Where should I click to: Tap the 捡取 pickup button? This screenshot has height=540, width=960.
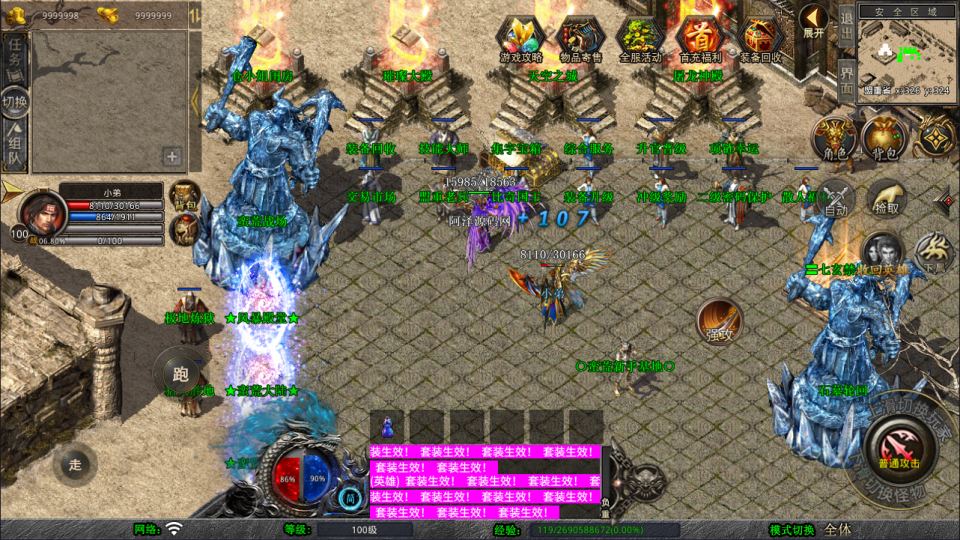tap(885, 198)
